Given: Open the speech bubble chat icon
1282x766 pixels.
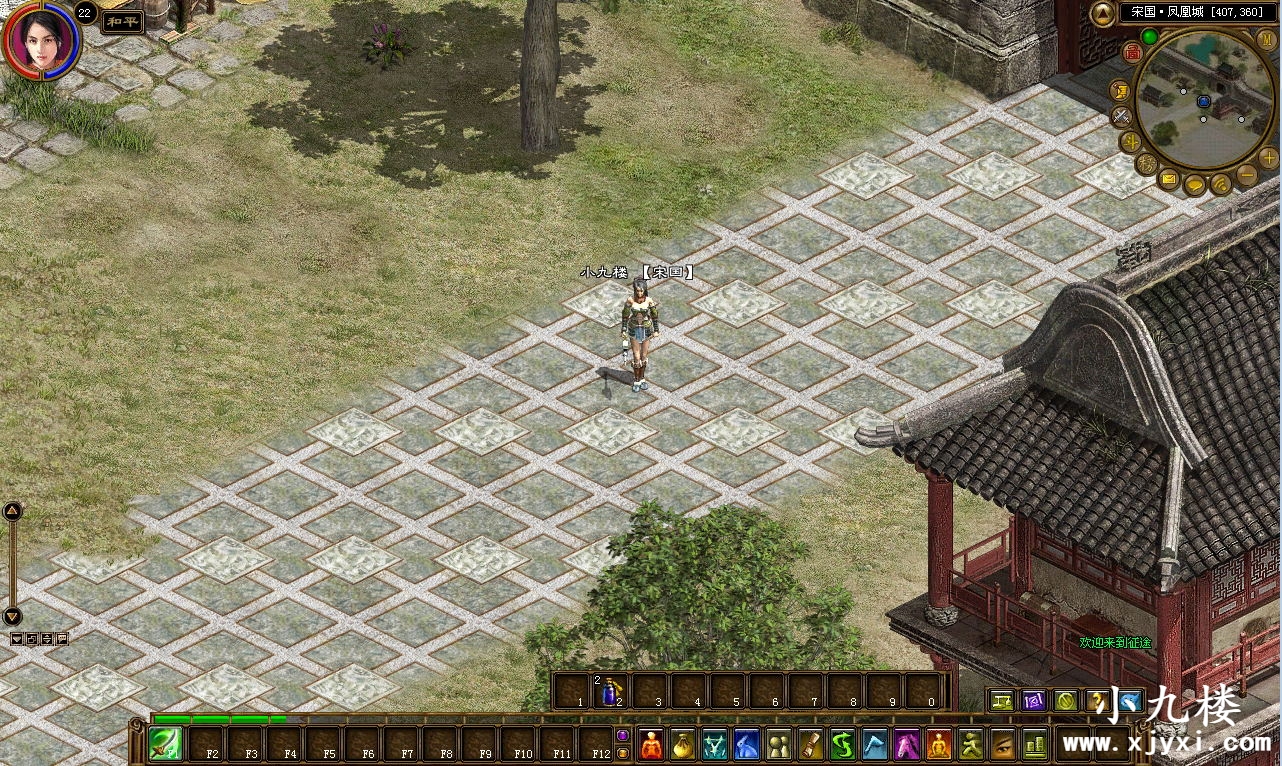Looking at the screenshot, I should (1195, 186).
